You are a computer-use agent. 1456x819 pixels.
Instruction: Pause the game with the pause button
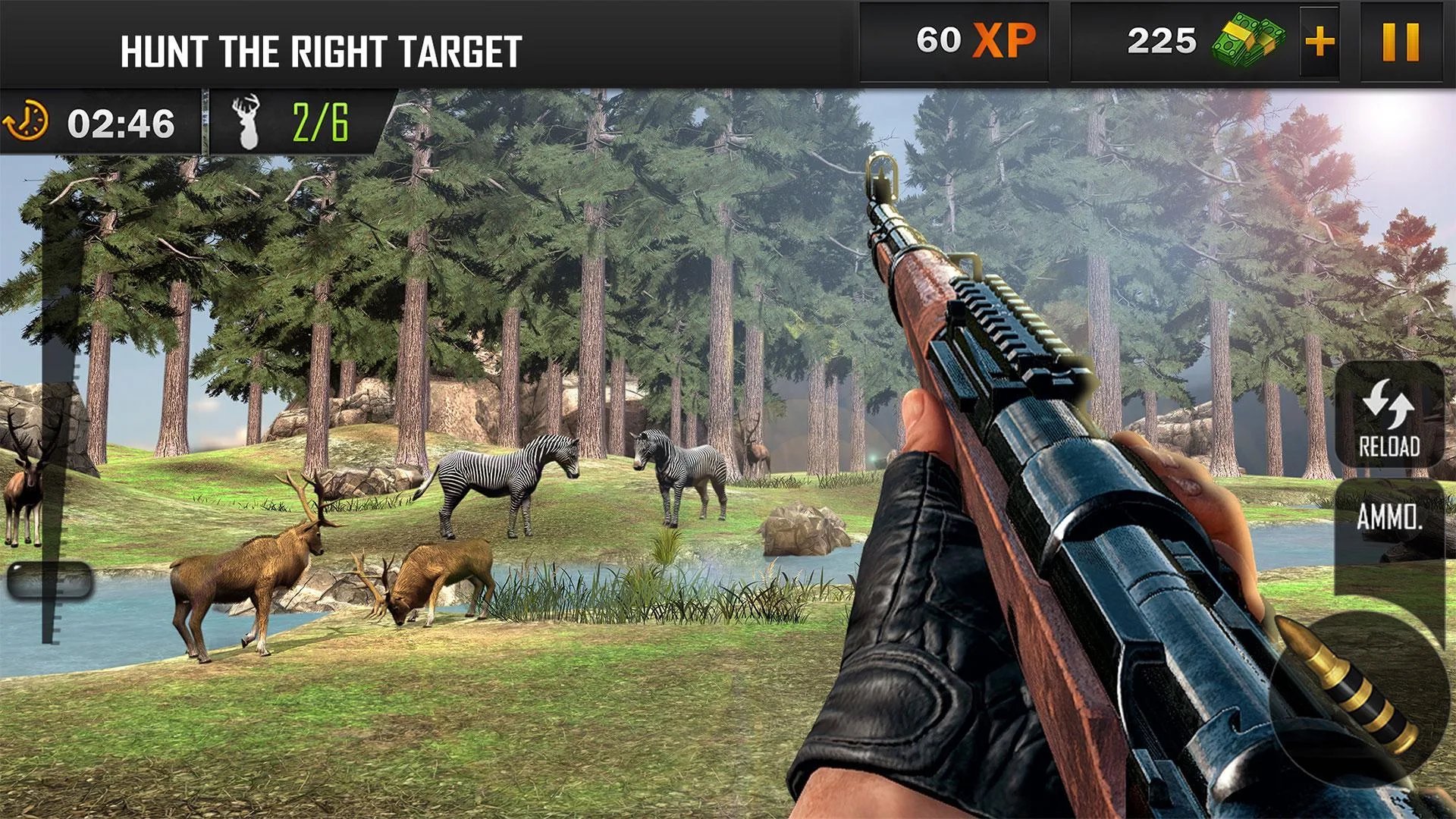[1401, 42]
